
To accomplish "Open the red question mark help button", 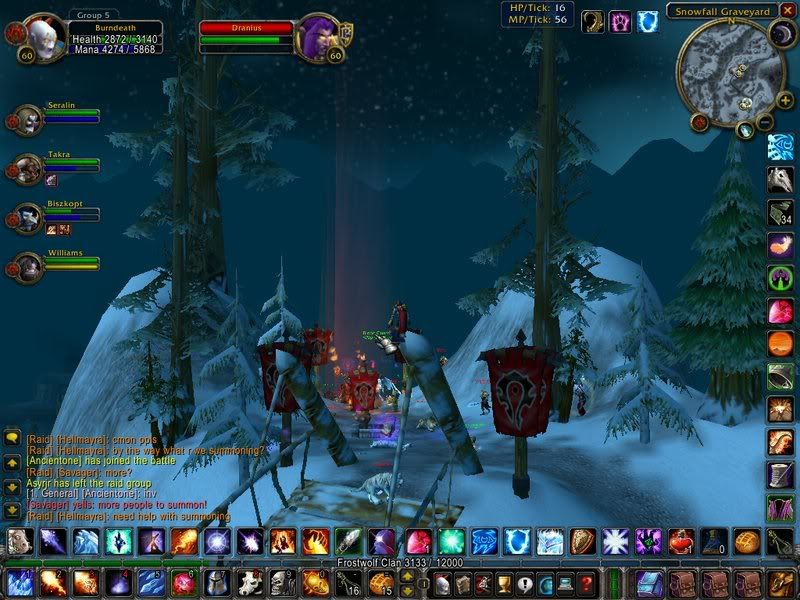I will click(588, 584).
